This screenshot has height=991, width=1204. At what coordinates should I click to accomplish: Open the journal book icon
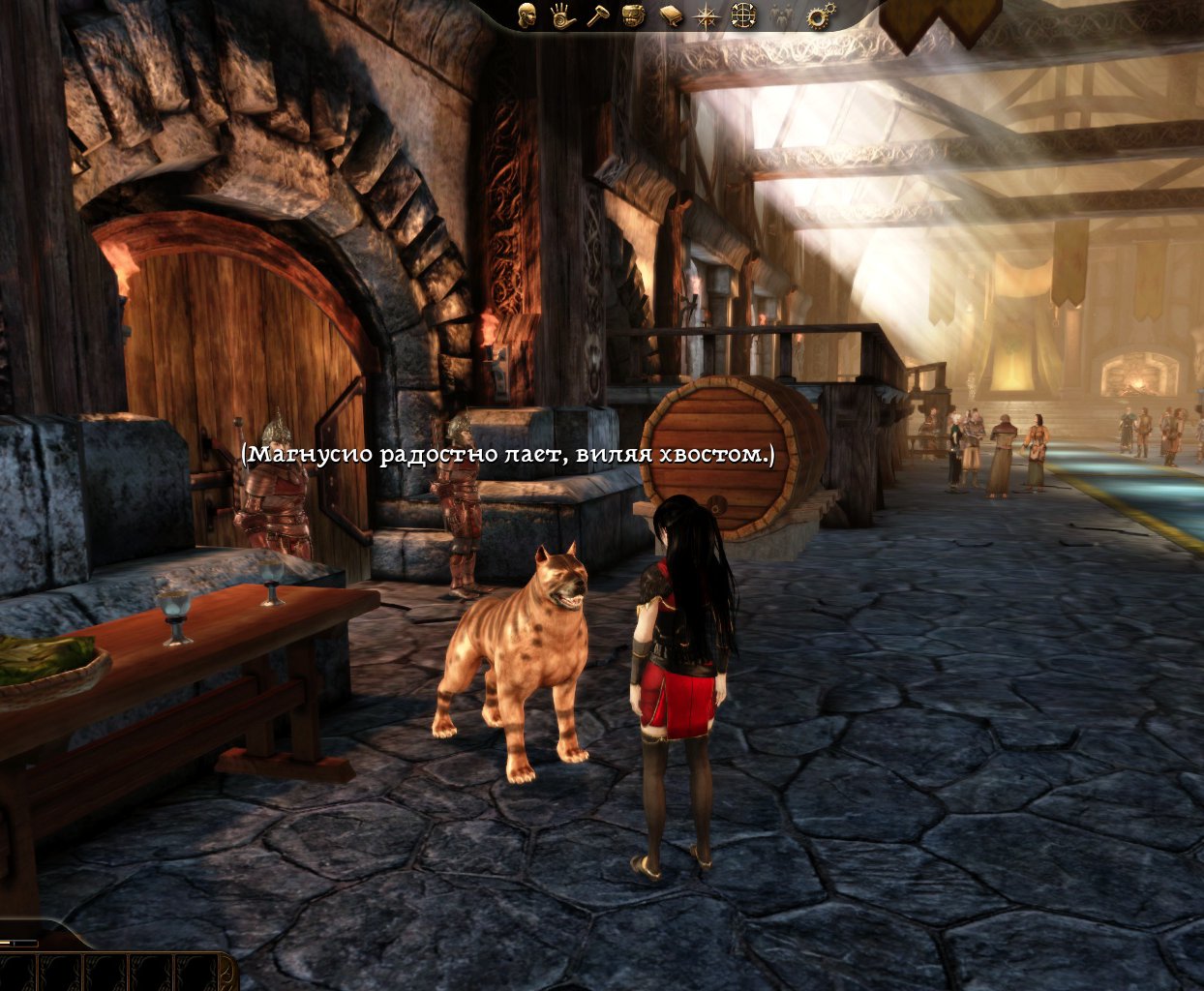[671, 15]
